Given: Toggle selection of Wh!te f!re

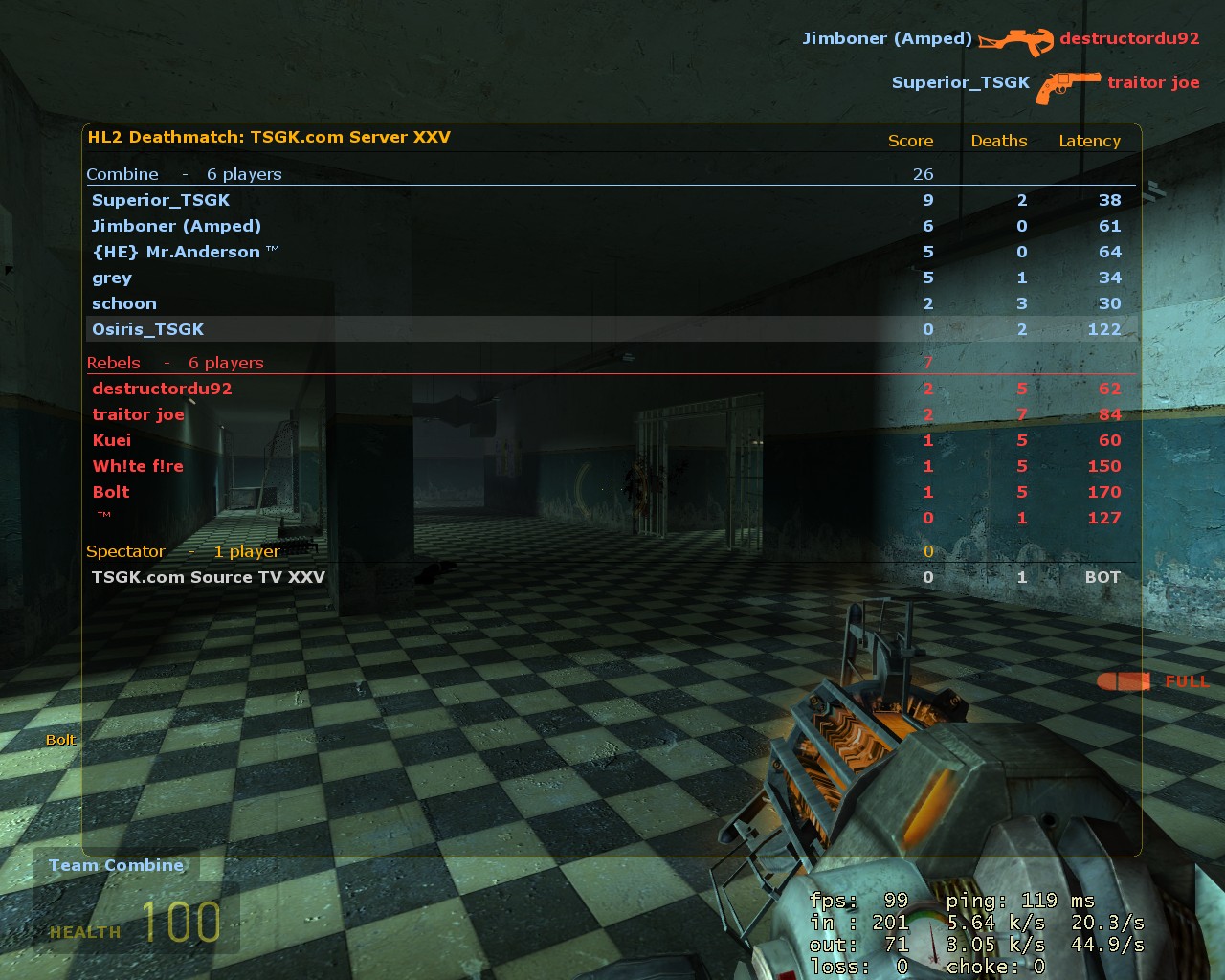Looking at the screenshot, I should [x=137, y=466].
